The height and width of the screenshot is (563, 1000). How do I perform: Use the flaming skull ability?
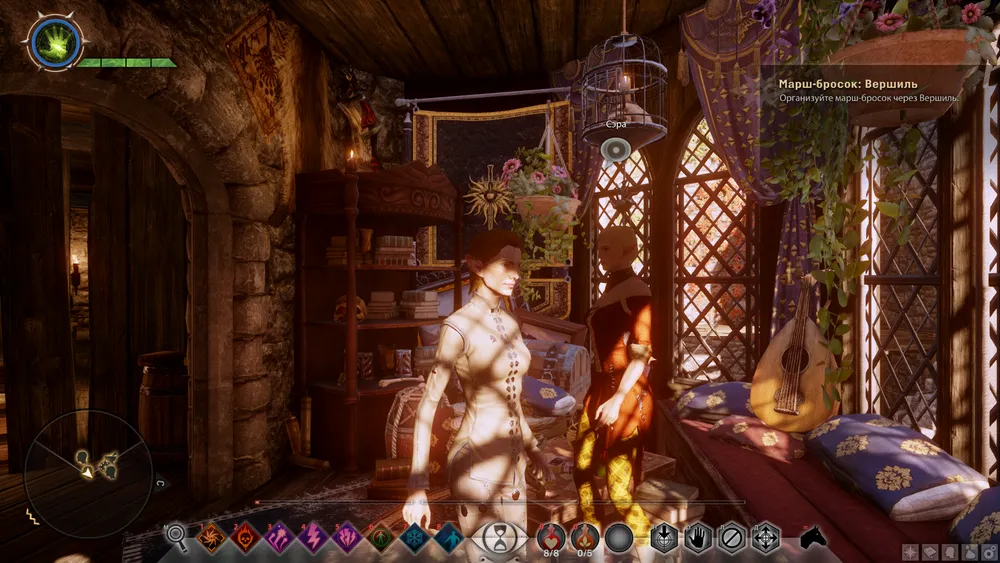point(245,538)
